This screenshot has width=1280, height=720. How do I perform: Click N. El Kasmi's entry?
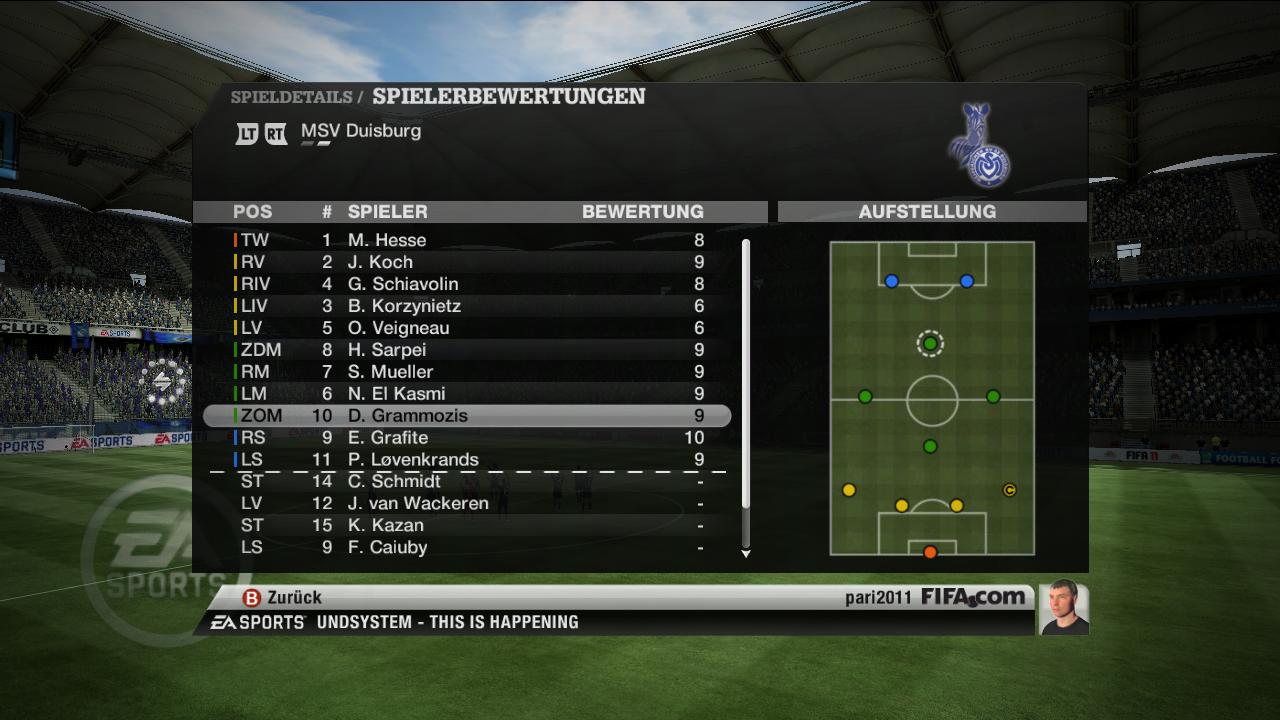tap(467, 394)
